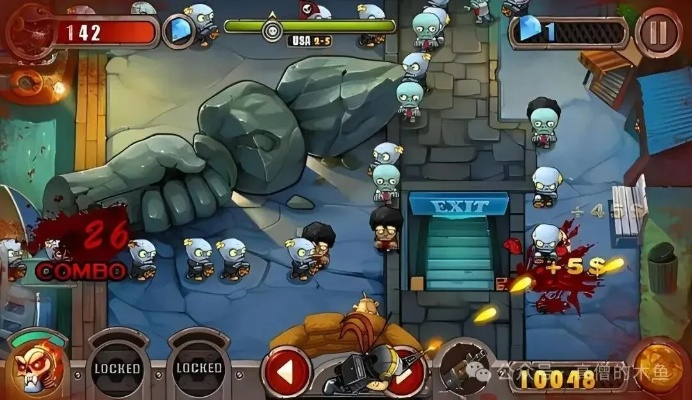Activate the red skull special ability

click(x=34, y=366)
